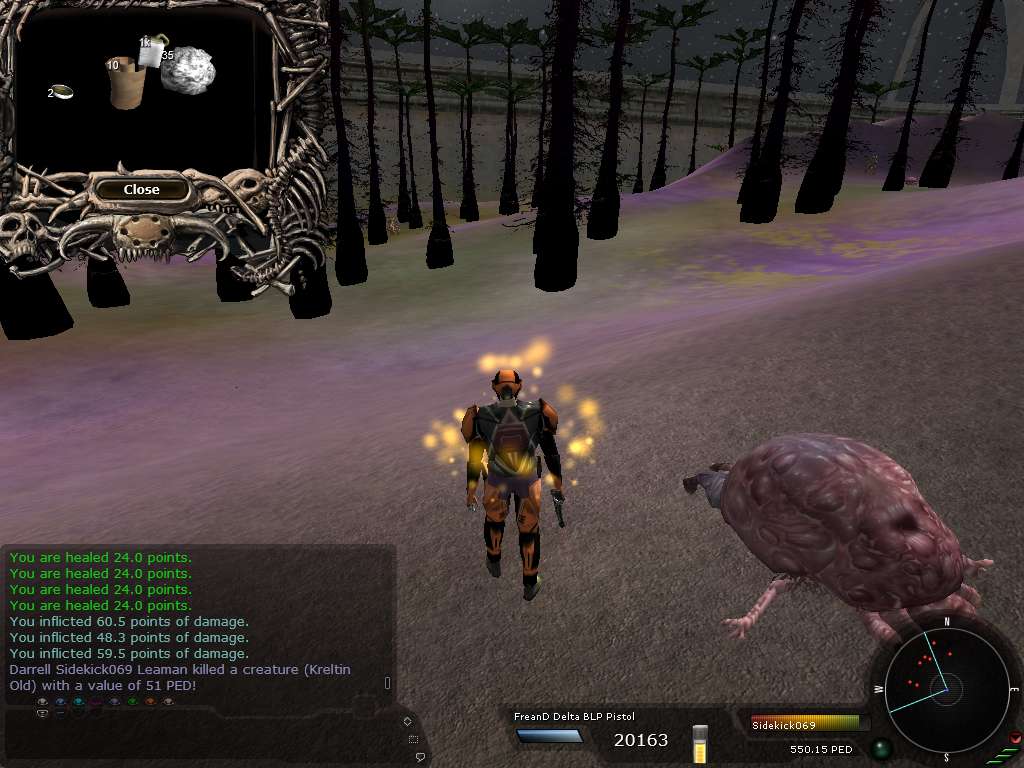Toggle the orange chat channel filter dot

click(150, 702)
